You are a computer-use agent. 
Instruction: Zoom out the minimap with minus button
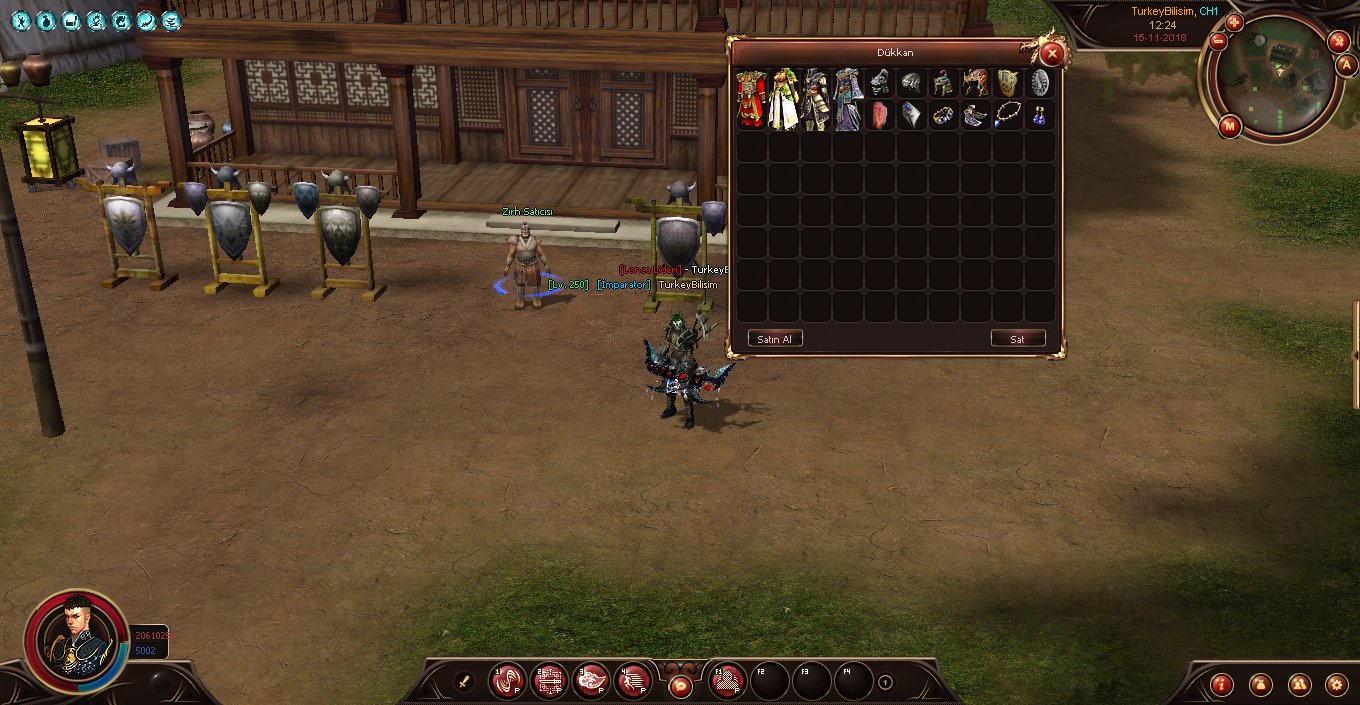[x=1218, y=42]
